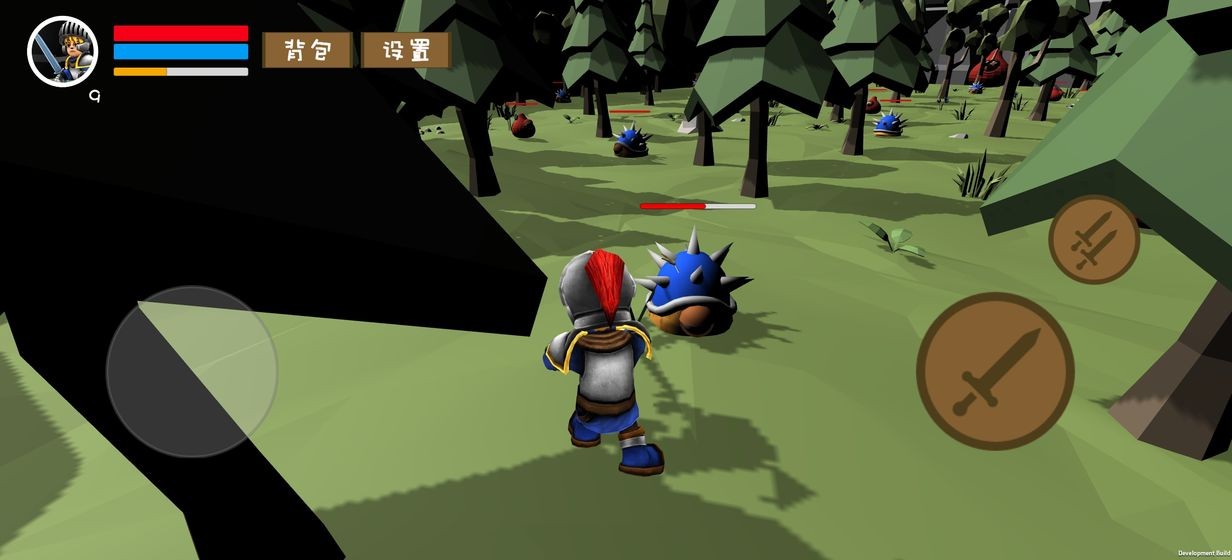Activate the double swords skill button
1232x560 pixels.
[1094, 240]
